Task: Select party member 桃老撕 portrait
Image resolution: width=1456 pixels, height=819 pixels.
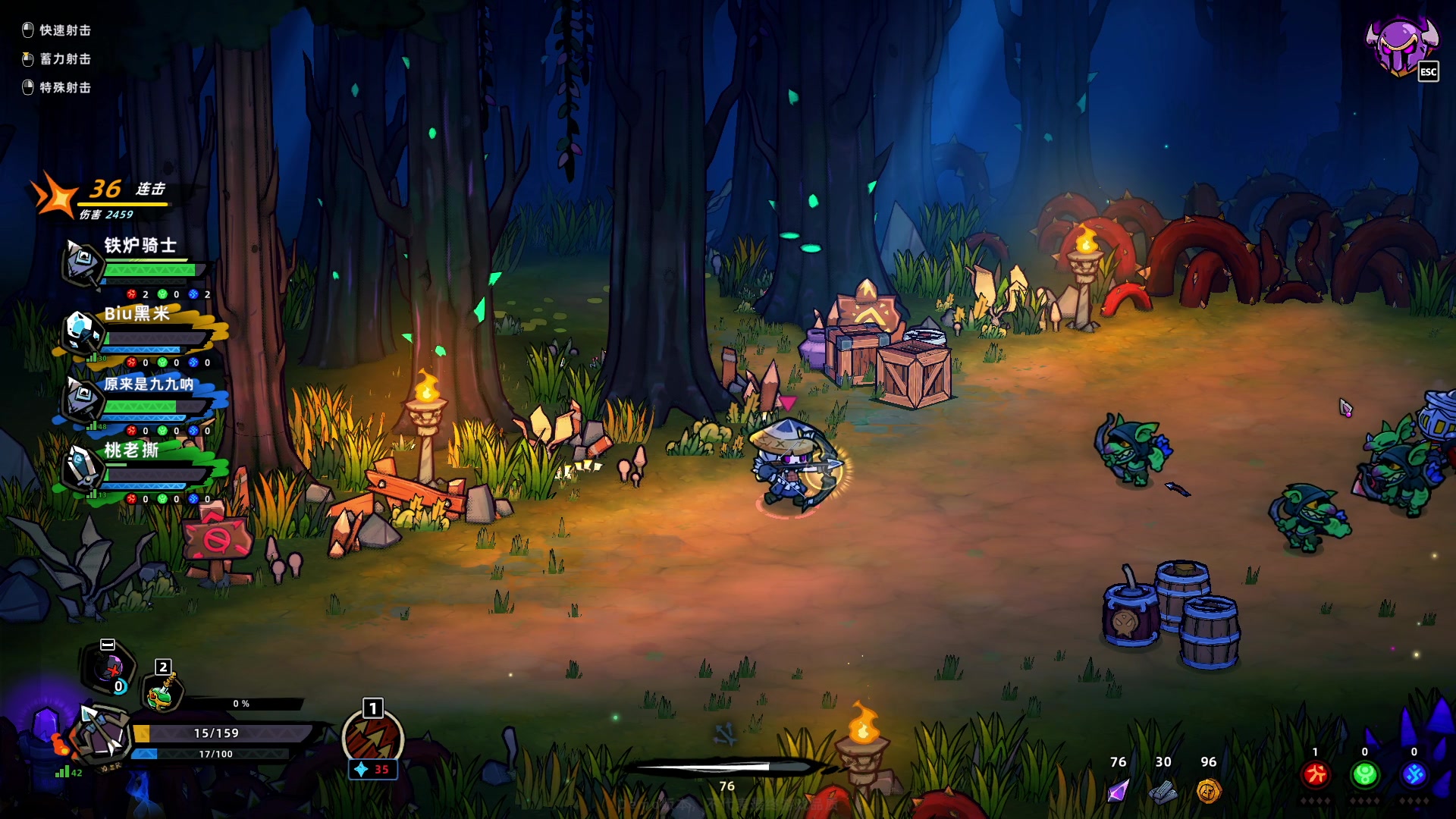Action: pyautogui.click(x=81, y=466)
